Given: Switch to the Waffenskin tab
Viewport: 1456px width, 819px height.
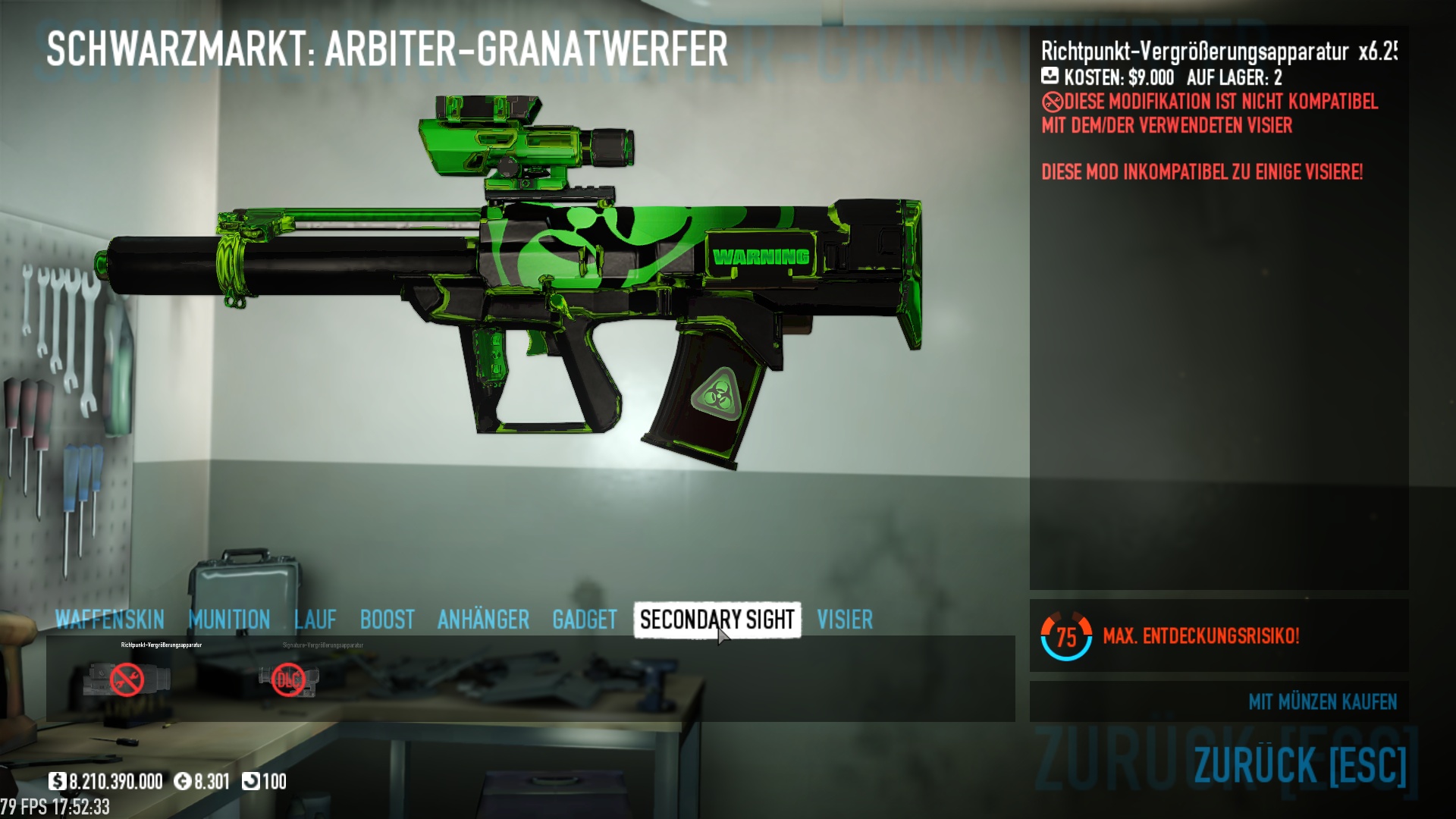Looking at the screenshot, I should click(109, 620).
